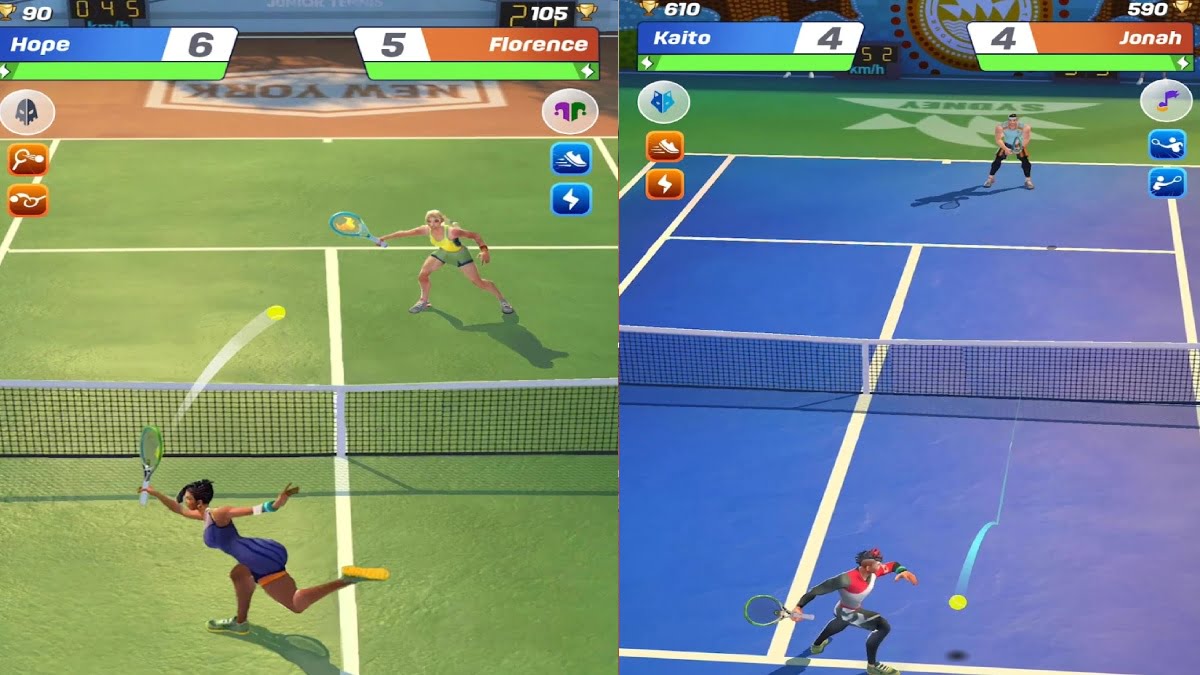Click Kaito's blue fox emblem badge
This screenshot has width=1200, height=675.
click(665, 101)
